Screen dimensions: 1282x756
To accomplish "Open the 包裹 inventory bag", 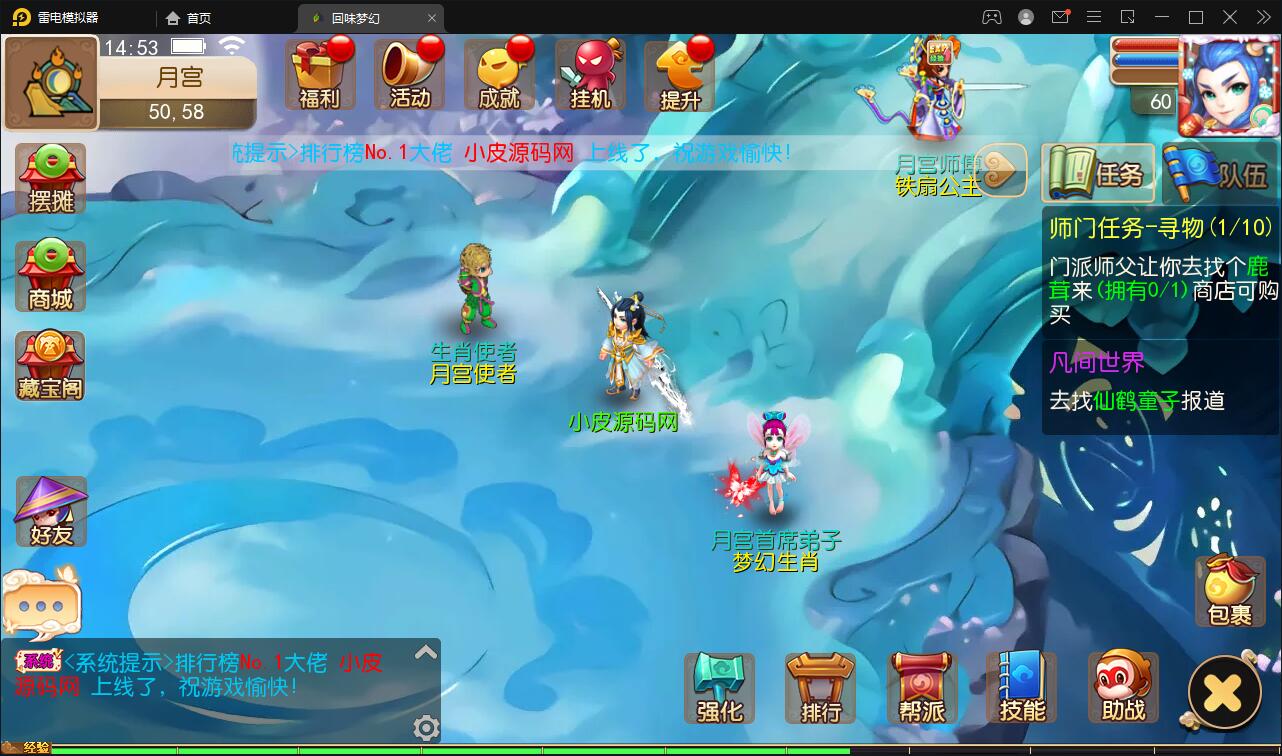I will coord(1230,592).
